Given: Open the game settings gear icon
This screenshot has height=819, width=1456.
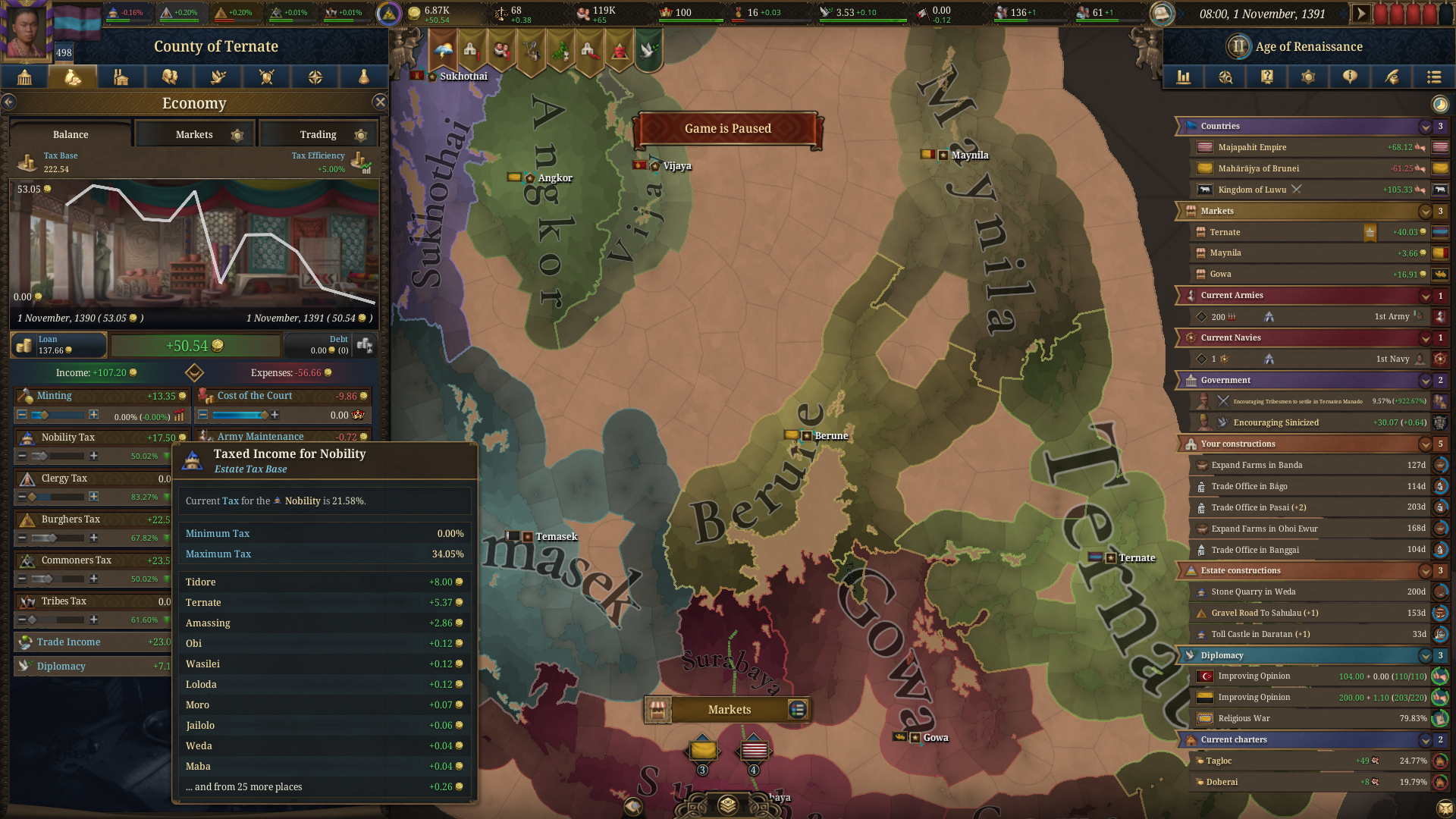Looking at the screenshot, I should (1307, 77).
